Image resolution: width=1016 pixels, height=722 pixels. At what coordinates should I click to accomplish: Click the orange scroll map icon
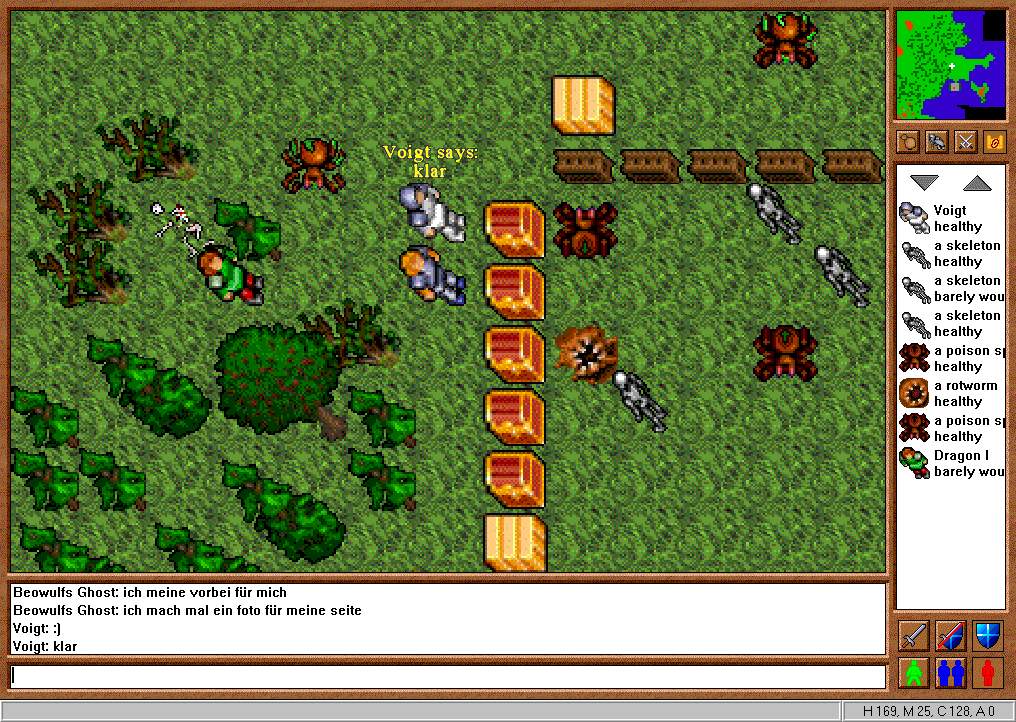click(995, 141)
